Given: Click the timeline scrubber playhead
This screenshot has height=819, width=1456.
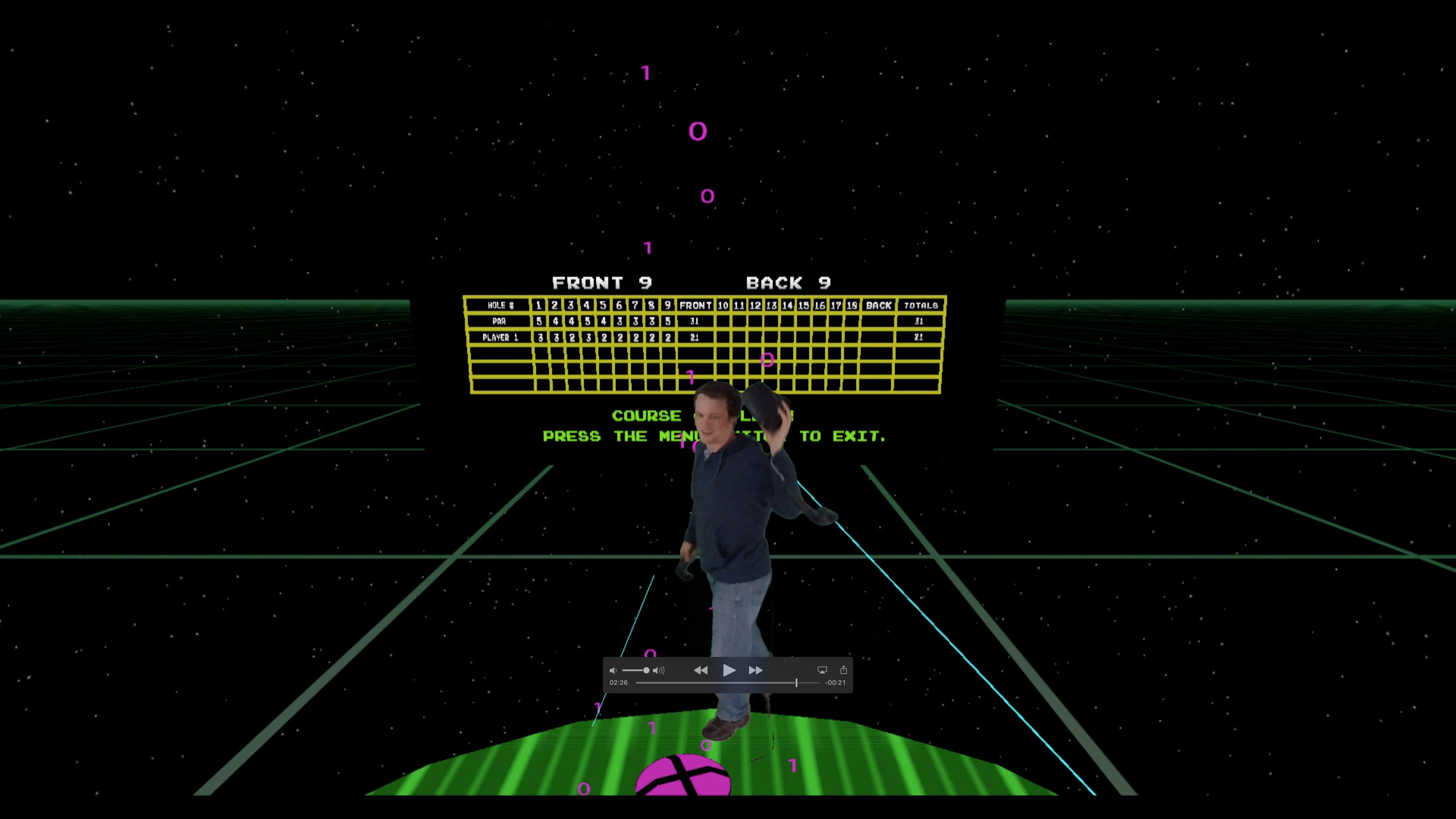Looking at the screenshot, I should [797, 682].
